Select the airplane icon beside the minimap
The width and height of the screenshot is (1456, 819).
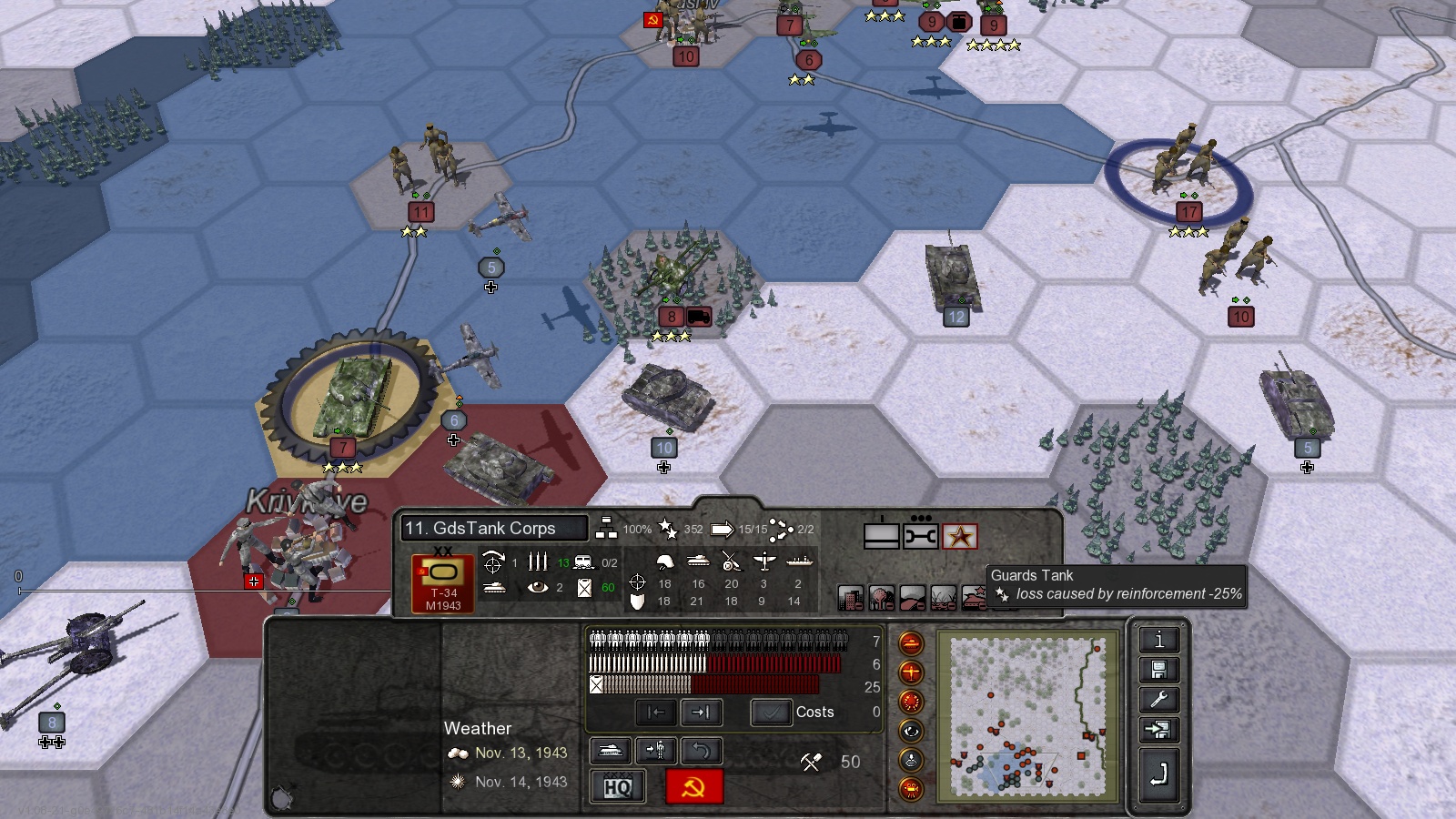911,671
